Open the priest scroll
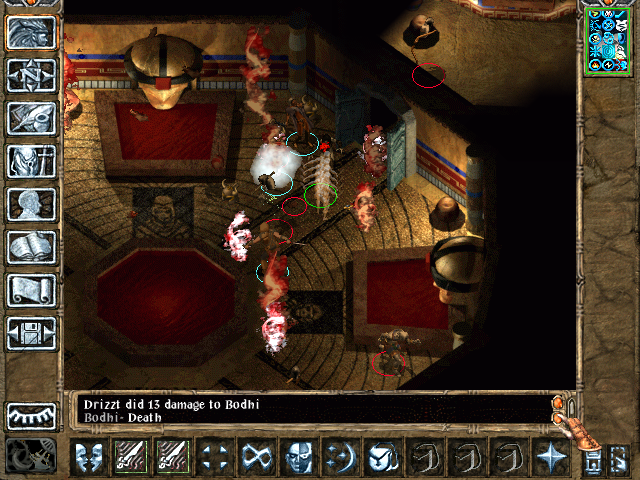This screenshot has width=640, height=480. coord(31,290)
